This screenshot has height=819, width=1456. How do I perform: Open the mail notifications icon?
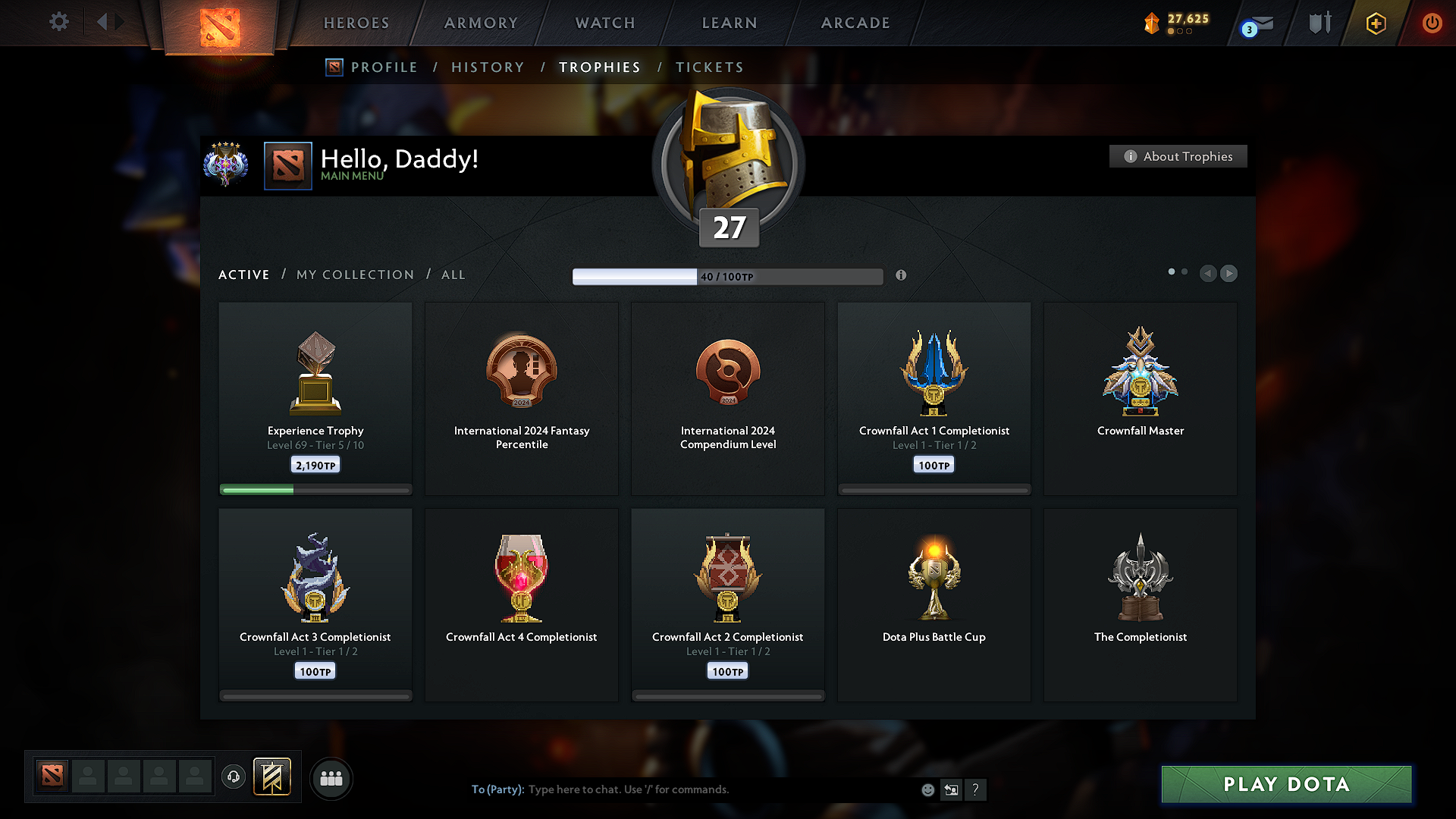click(x=1259, y=24)
